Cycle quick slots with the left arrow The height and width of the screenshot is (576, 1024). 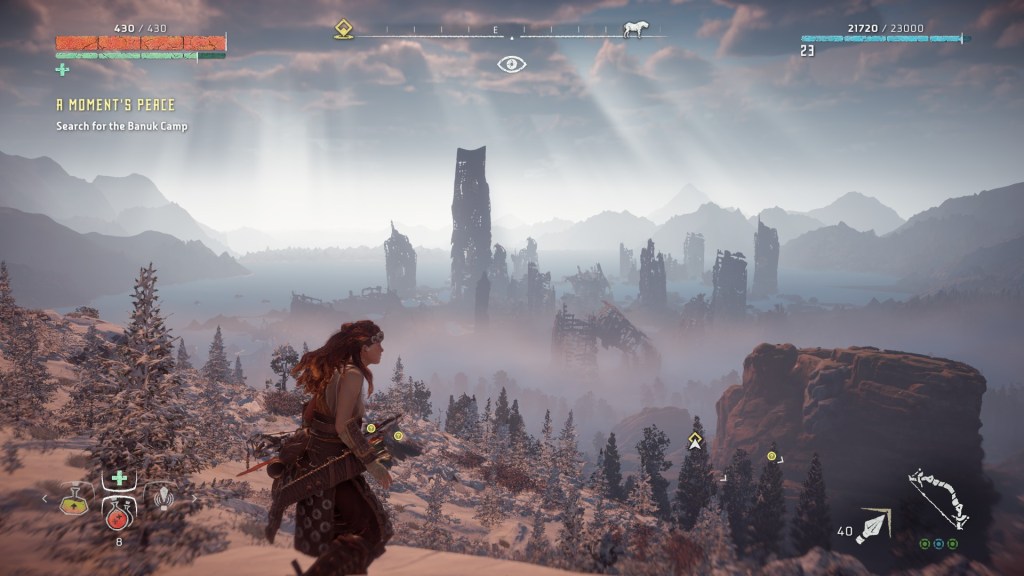coord(44,497)
